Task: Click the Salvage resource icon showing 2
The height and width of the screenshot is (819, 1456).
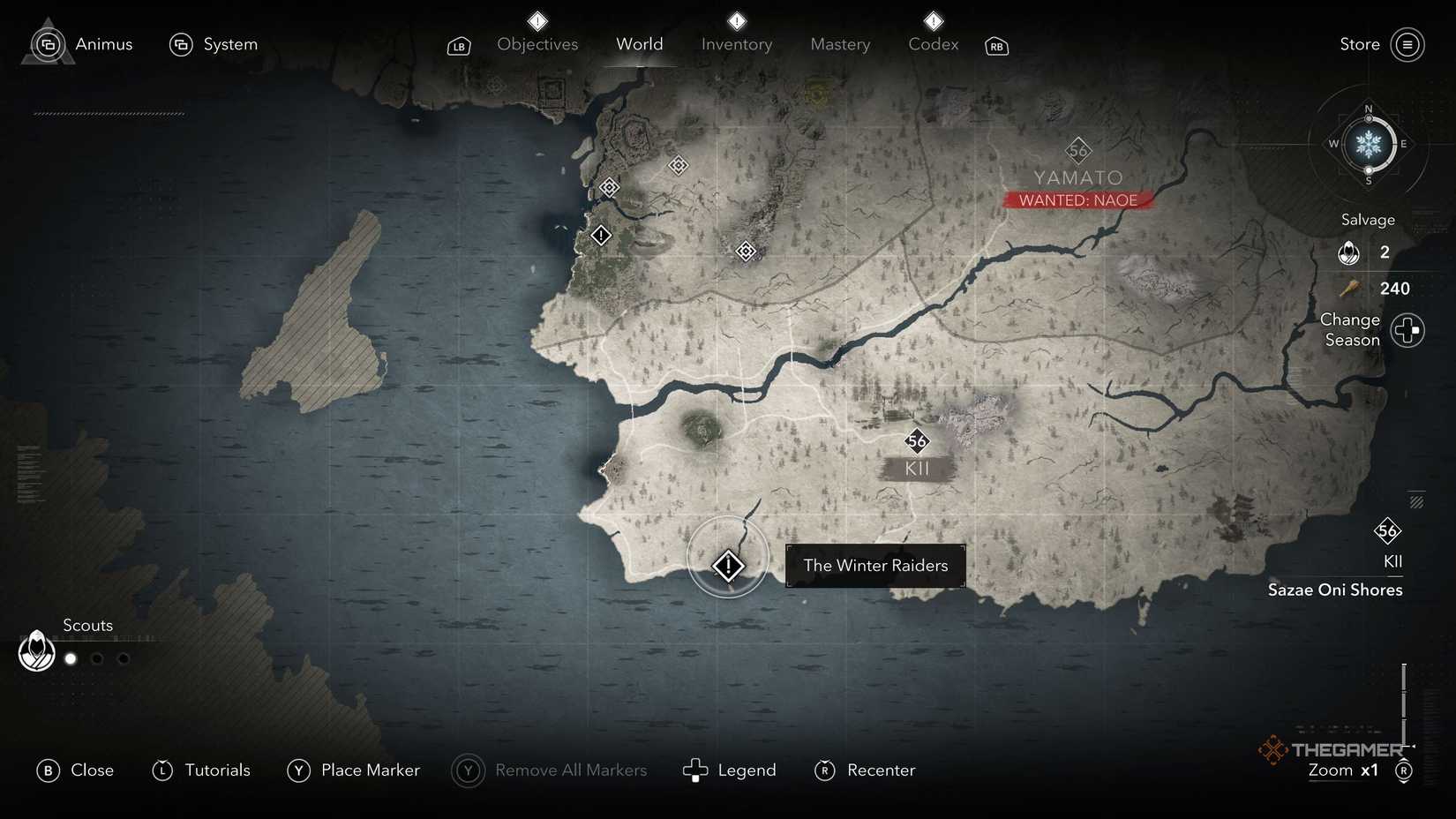Action: pos(1347,252)
